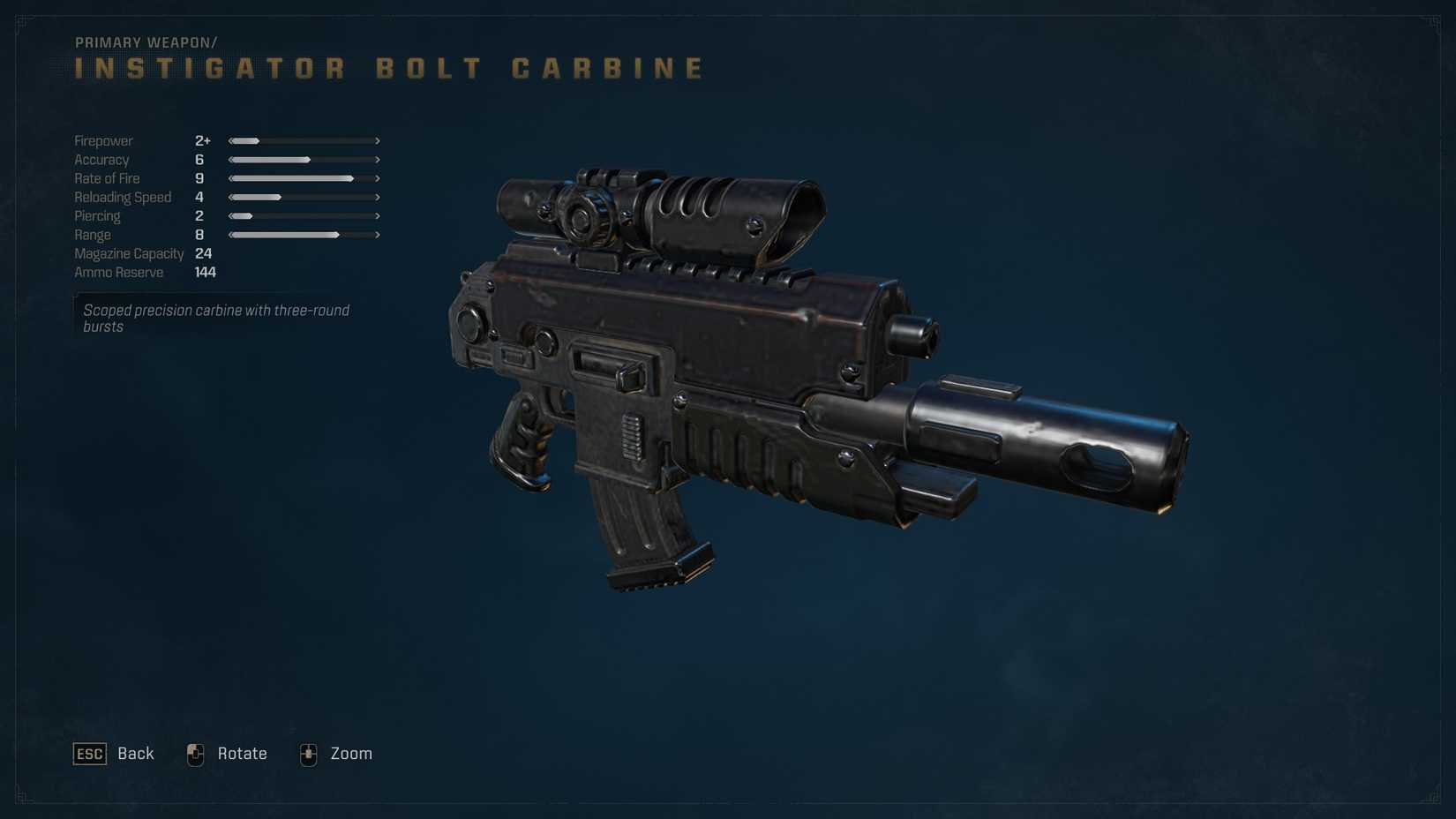Click the right chevron on the Firepower bar
1456x819 pixels.
point(377,140)
